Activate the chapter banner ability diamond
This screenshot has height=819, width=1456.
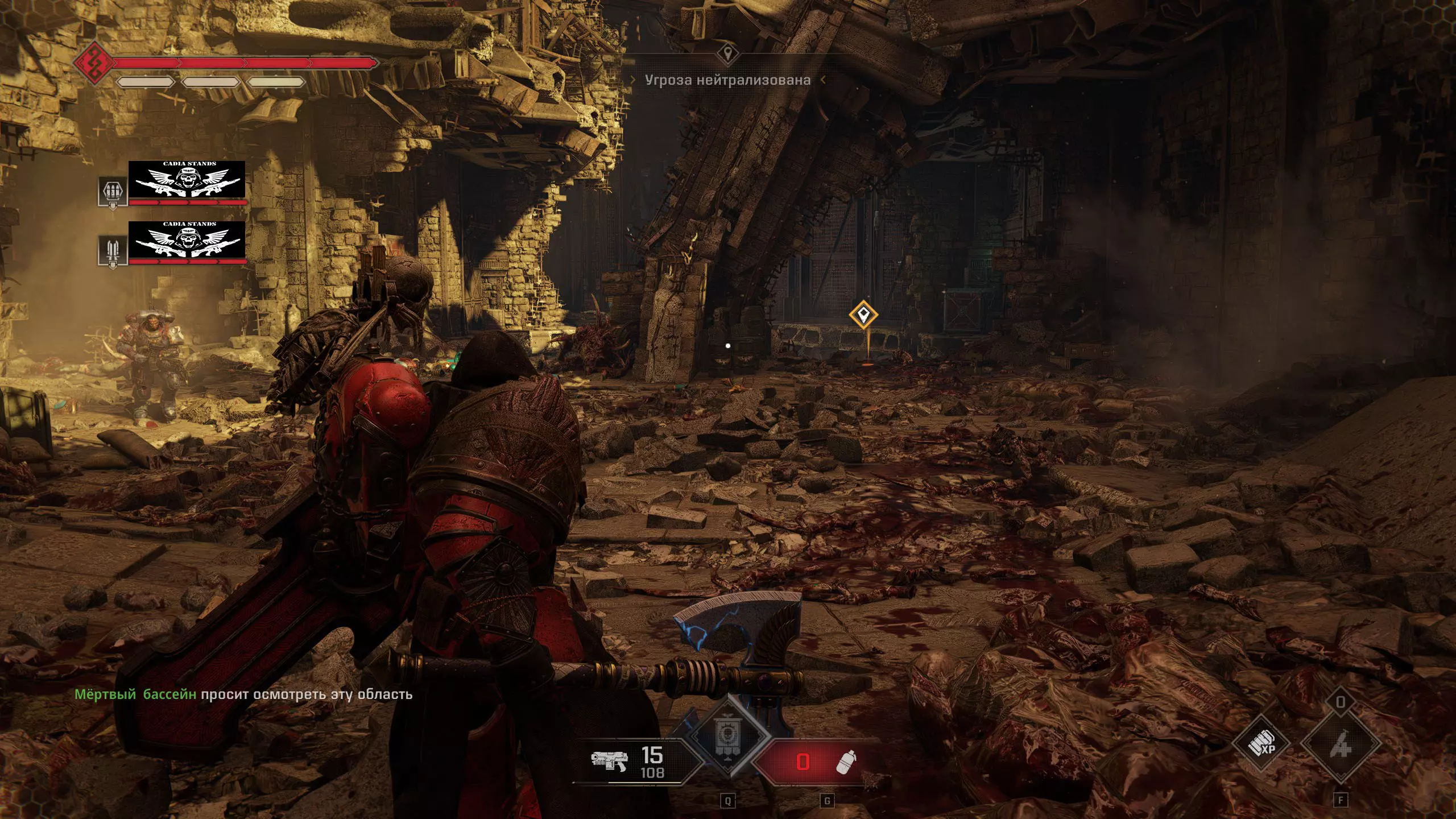[728, 737]
